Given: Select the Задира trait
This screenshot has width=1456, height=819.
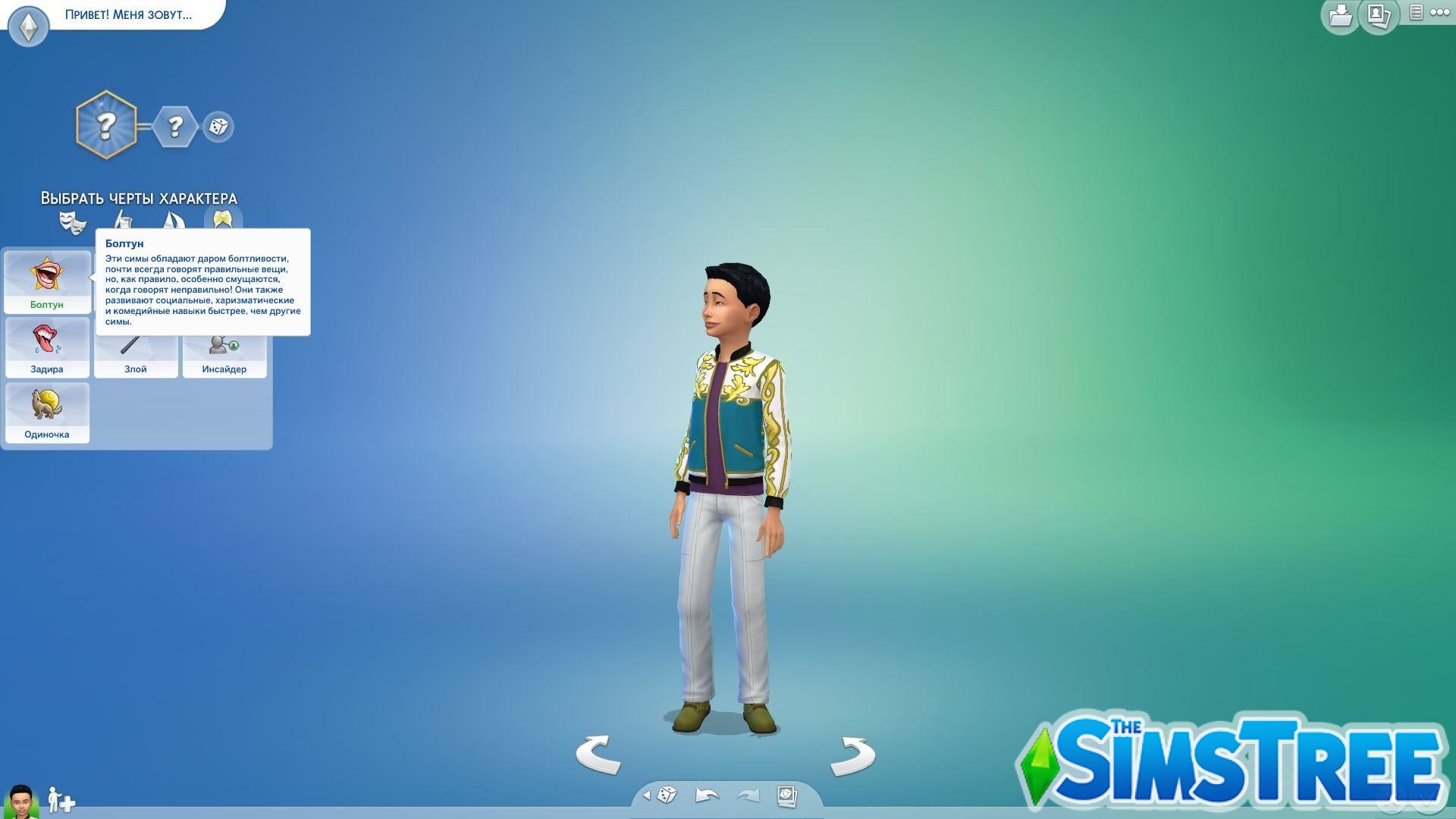Looking at the screenshot, I should [x=47, y=347].
